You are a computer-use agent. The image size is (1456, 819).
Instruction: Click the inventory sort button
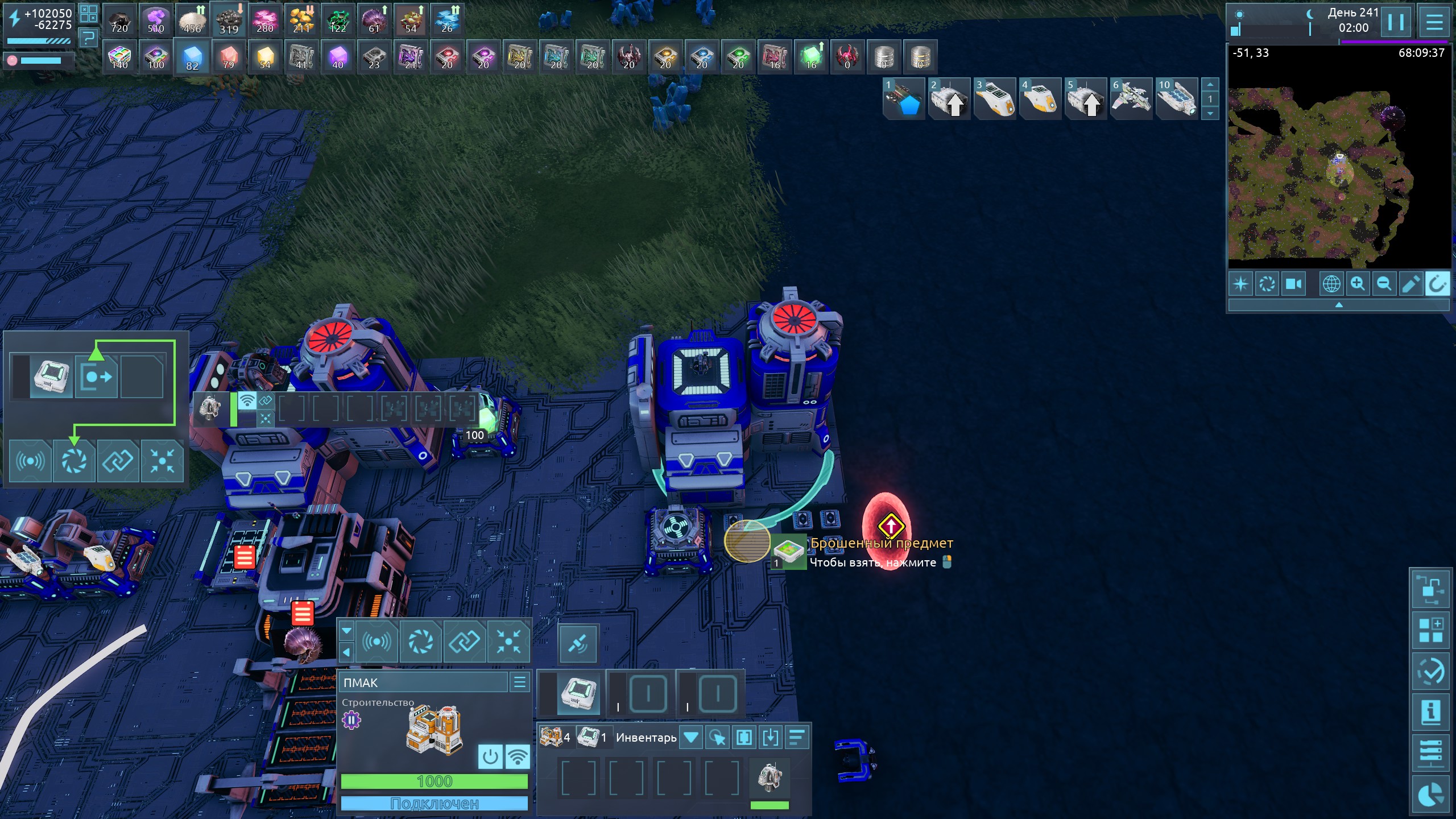[x=797, y=738]
